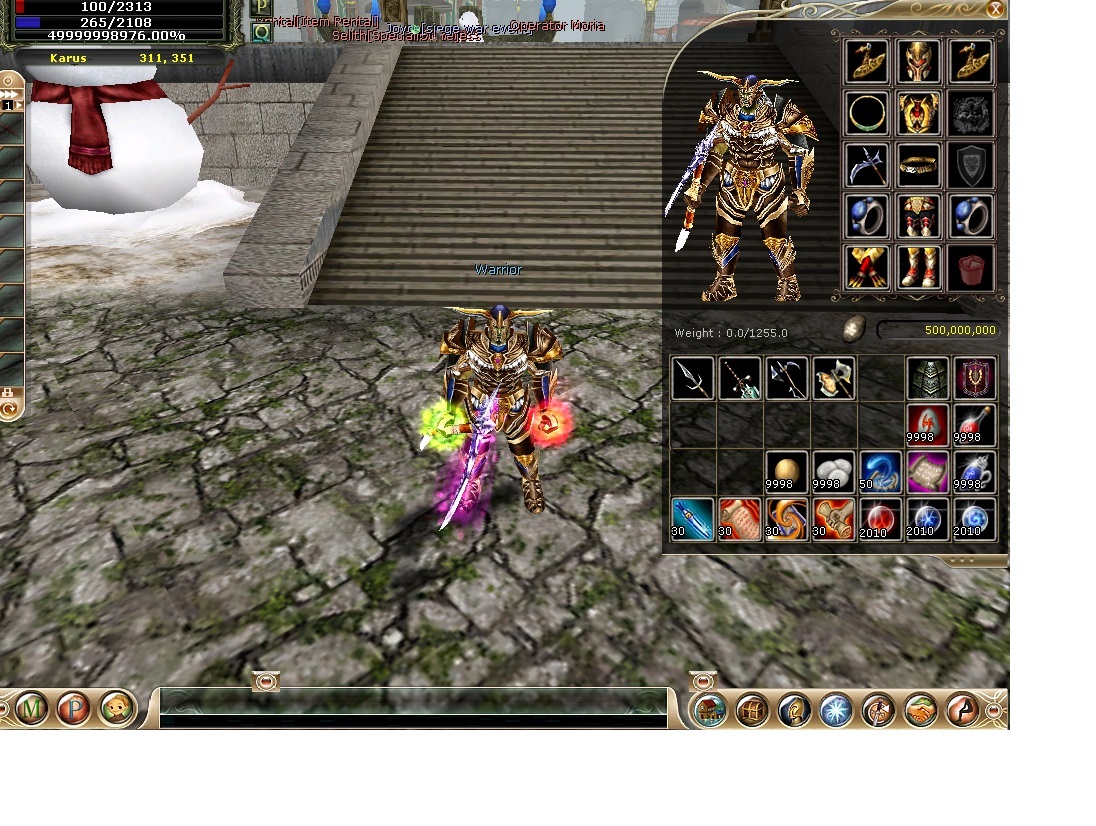Screen dimensions: 1096x826
Task: Click the round P button in bottom bar
Action: 75,709
